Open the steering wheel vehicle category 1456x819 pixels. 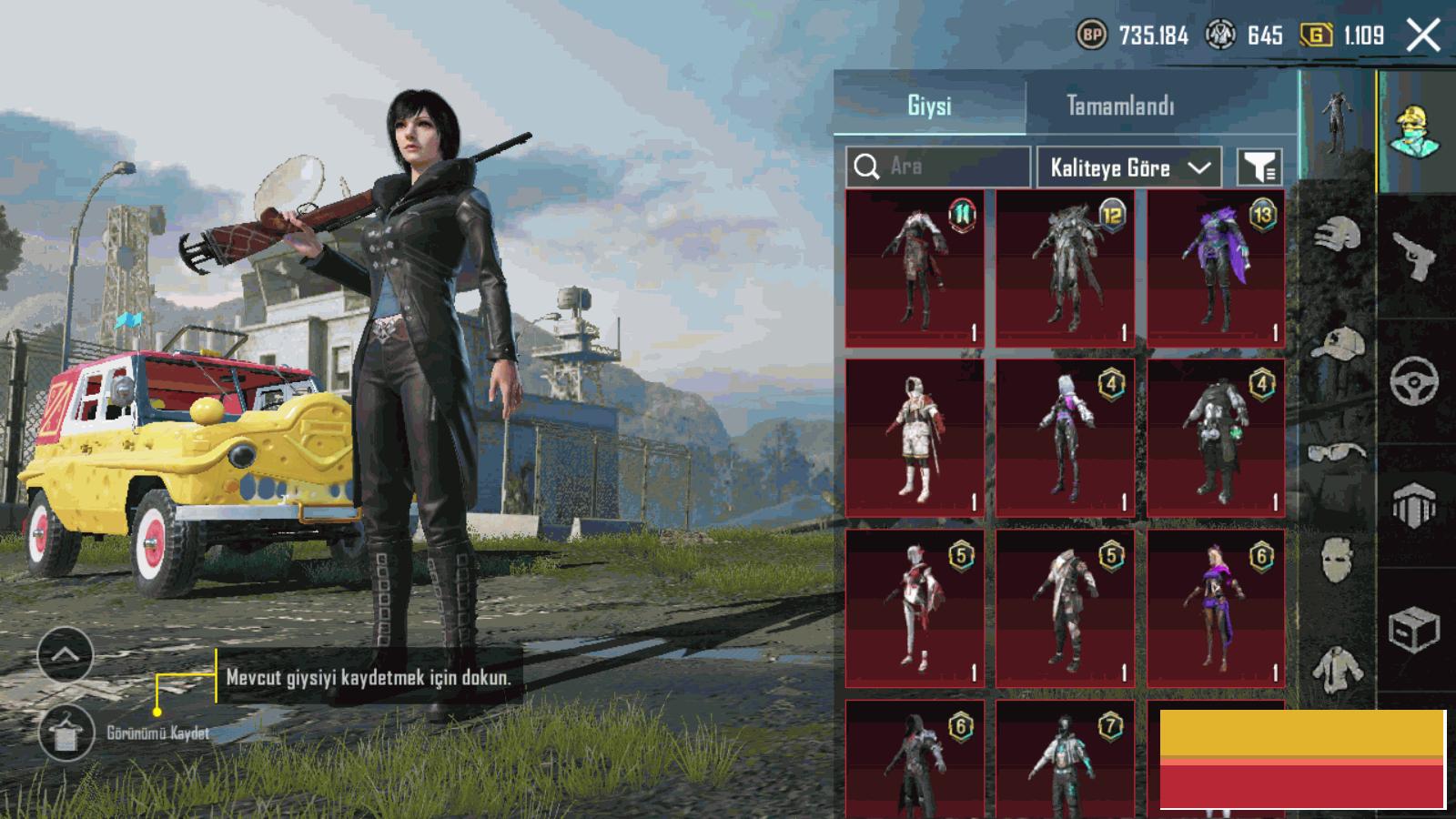tap(1415, 380)
